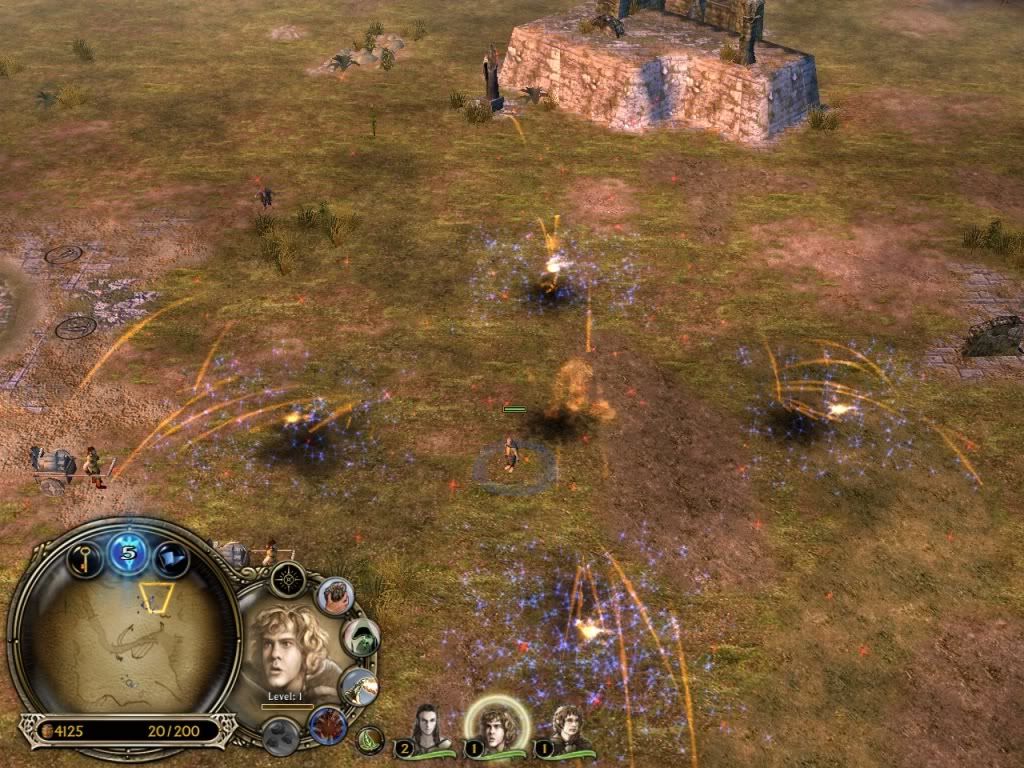Select the highlighted curly-haired hobbit hero portrait
1024x768 pixels.
point(494,725)
